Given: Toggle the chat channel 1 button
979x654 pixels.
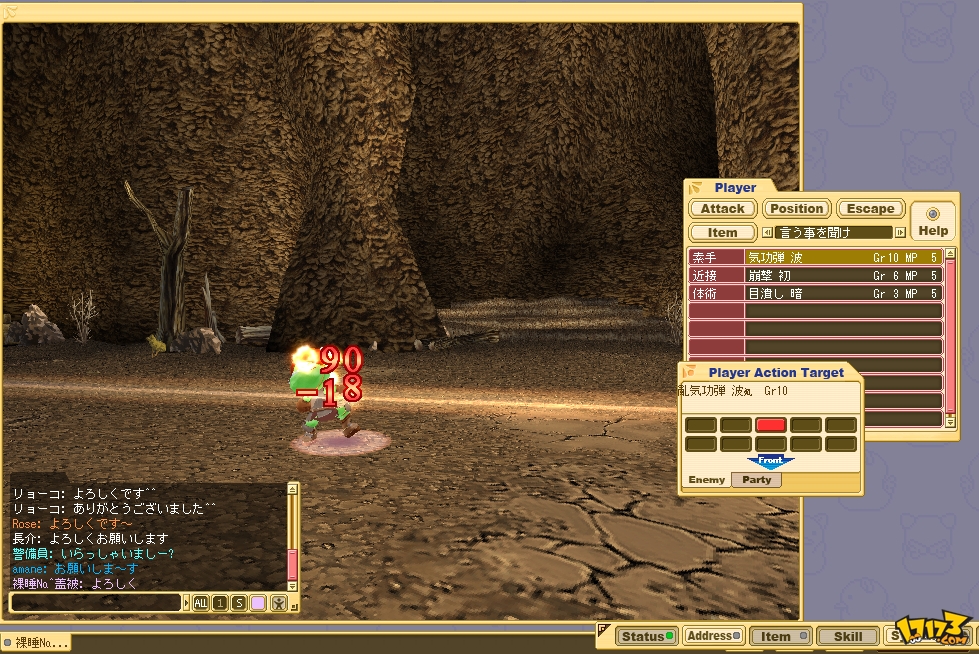Looking at the screenshot, I should click(x=220, y=602).
